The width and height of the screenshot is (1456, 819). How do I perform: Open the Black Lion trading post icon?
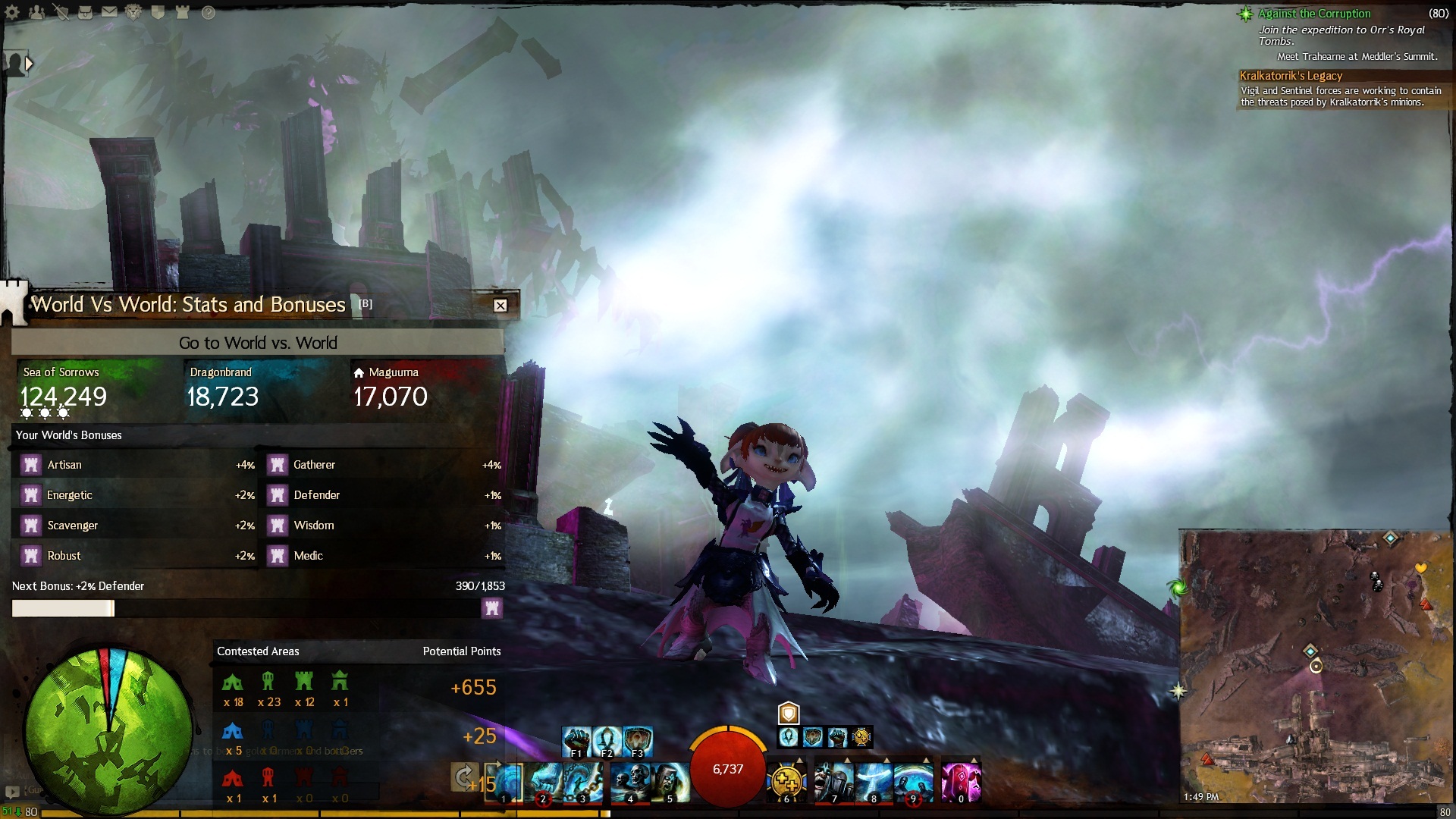click(x=133, y=12)
